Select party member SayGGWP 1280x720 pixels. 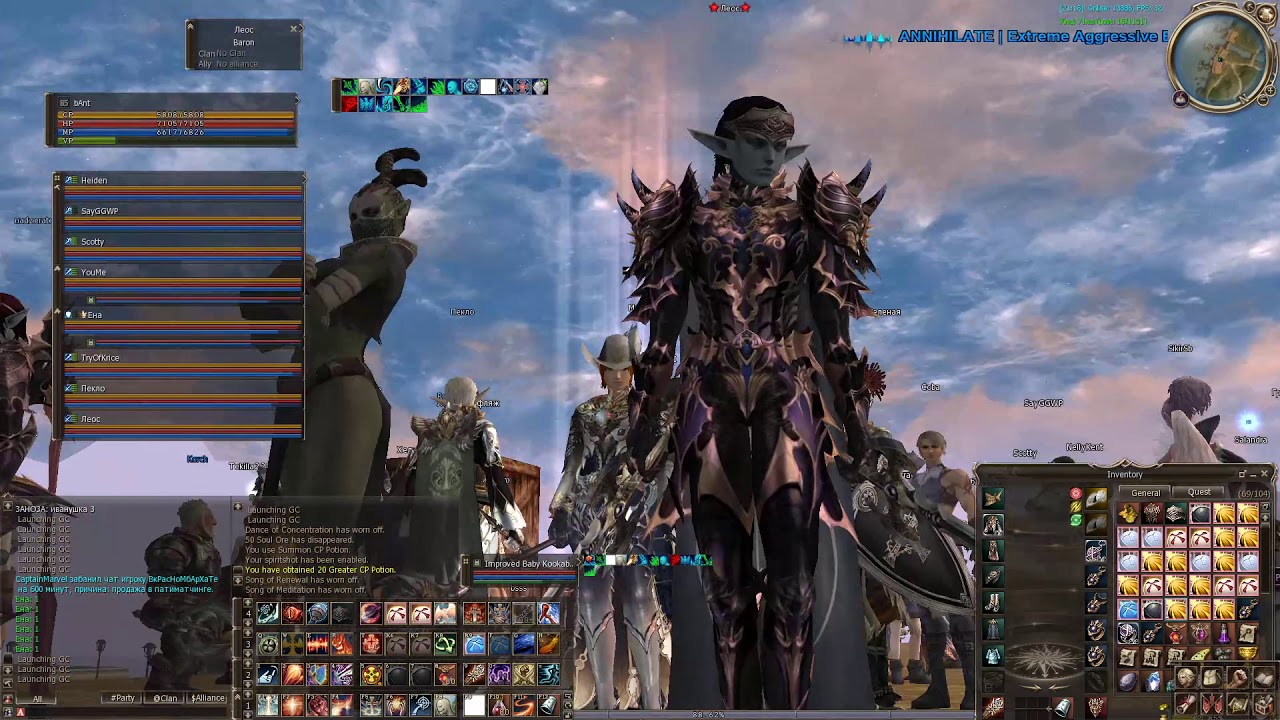99,211
